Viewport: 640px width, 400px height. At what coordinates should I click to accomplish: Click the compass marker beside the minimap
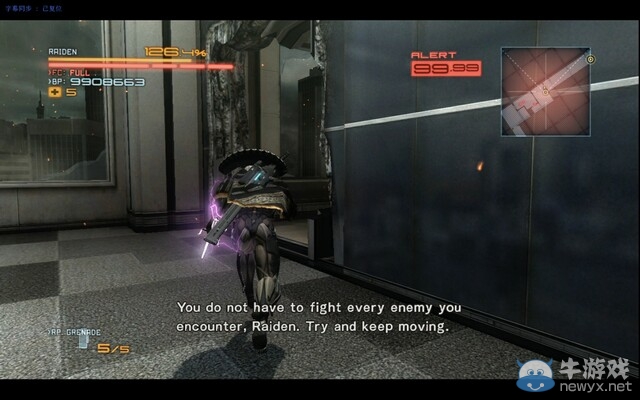pos(591,59)
